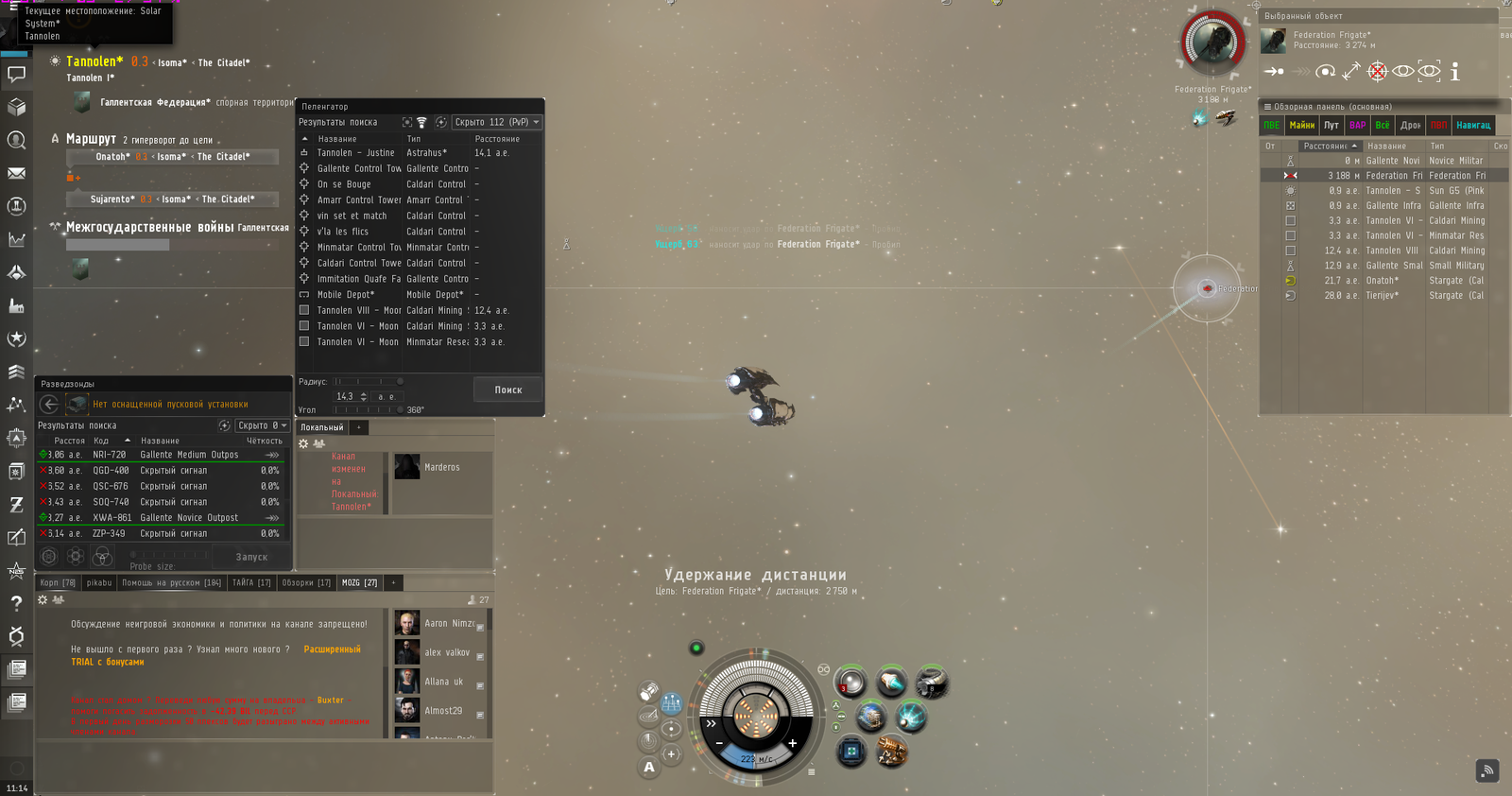1512x796 pixels.
Task: Decrease ship speed with the minus button
Action: 719,743
